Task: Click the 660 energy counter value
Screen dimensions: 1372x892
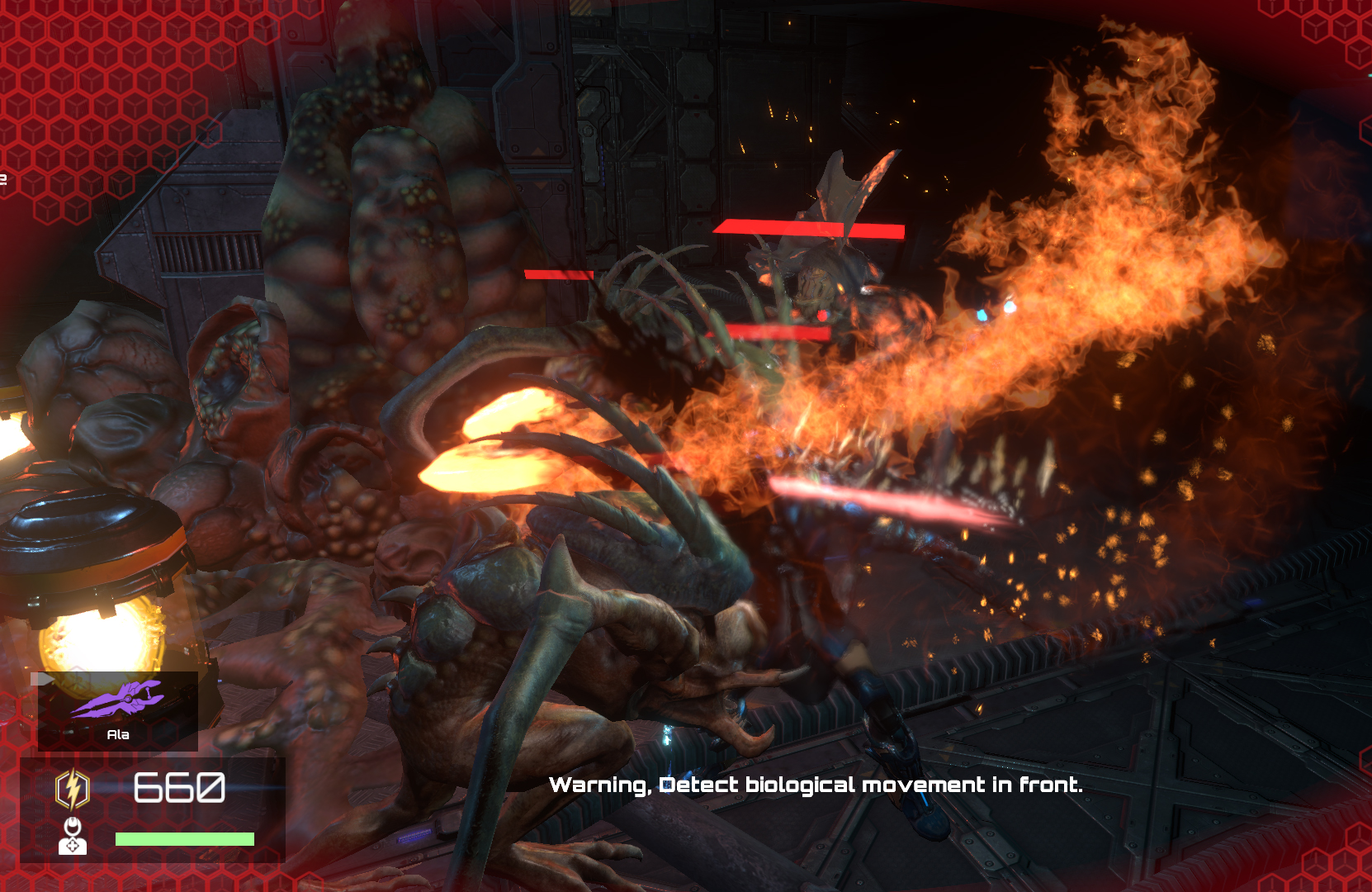Action: point(180,786)
